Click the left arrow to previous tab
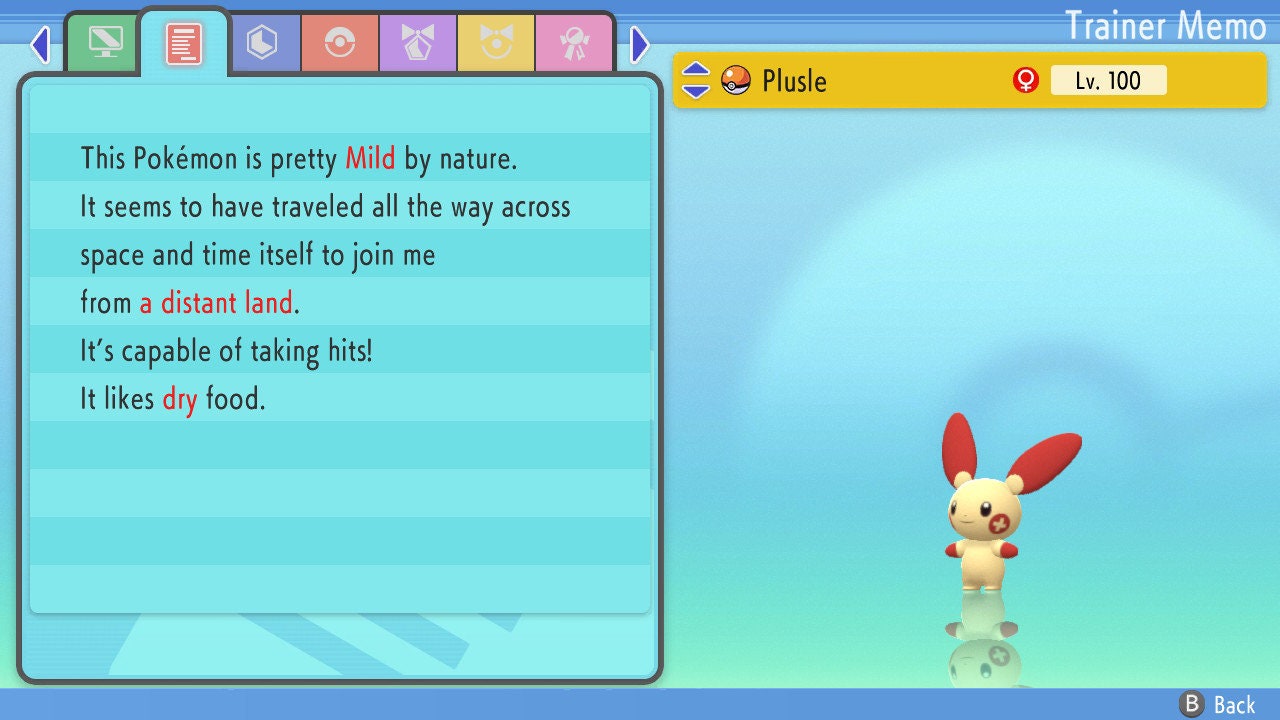 [x=40, y=44]
